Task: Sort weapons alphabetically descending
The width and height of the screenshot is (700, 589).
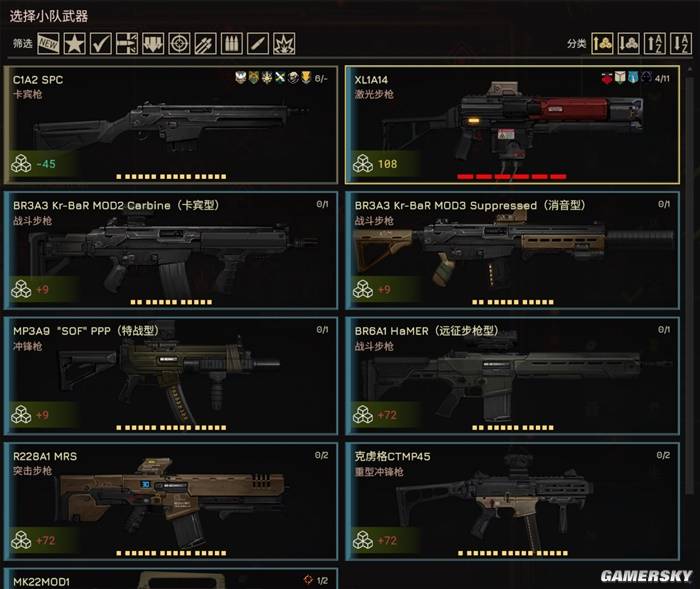Action: coord(682,43)
